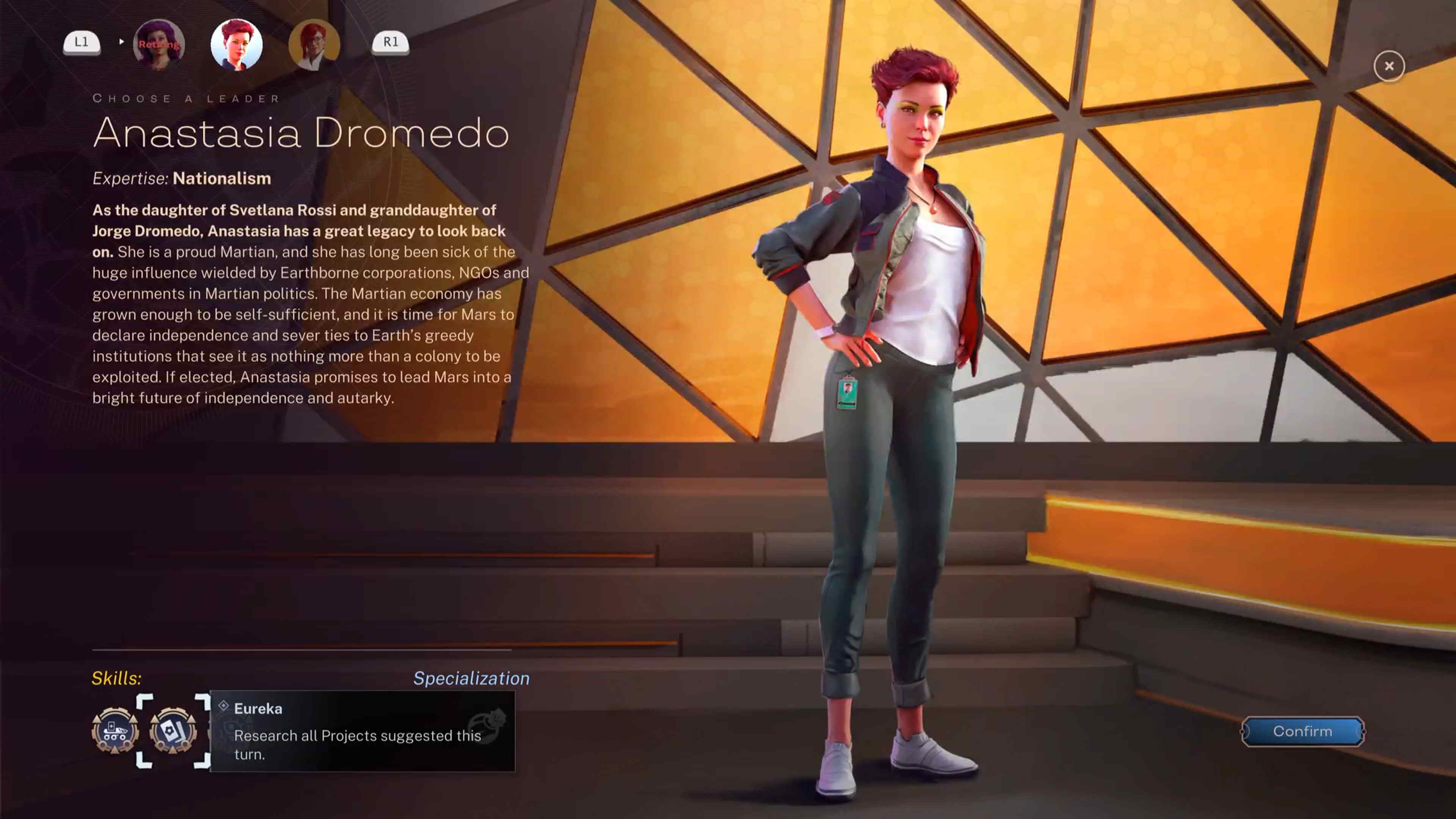This screenshot has height=819, width=1456.
Task: Click the Specialization heading
Action: [472, 678]
